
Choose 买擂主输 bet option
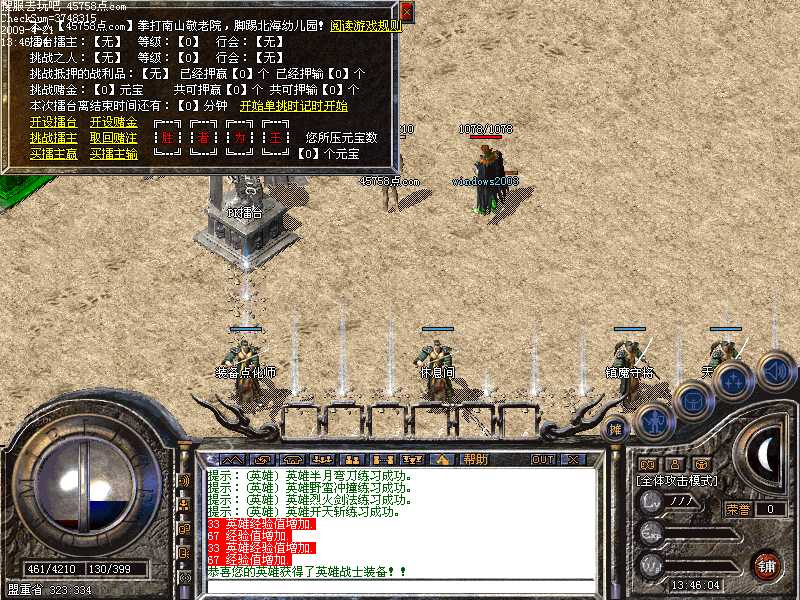[113, 154]
